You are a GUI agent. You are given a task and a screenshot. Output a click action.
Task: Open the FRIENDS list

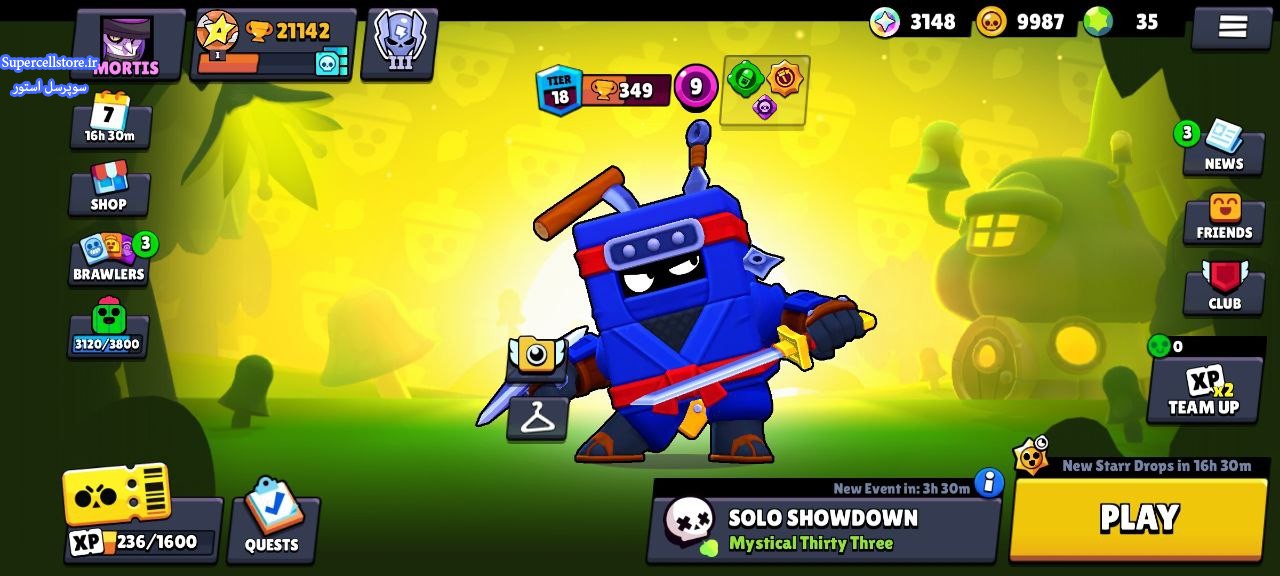1224,217
